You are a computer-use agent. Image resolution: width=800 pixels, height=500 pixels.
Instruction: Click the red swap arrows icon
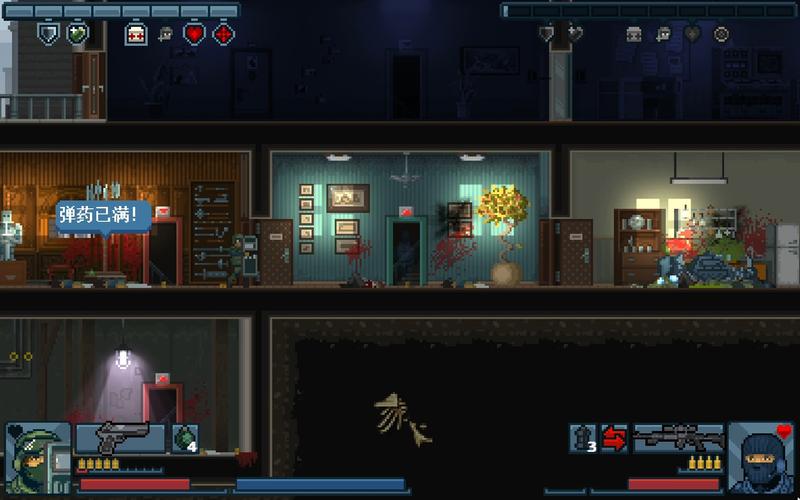pyautogui.click(x=614, y=438)
